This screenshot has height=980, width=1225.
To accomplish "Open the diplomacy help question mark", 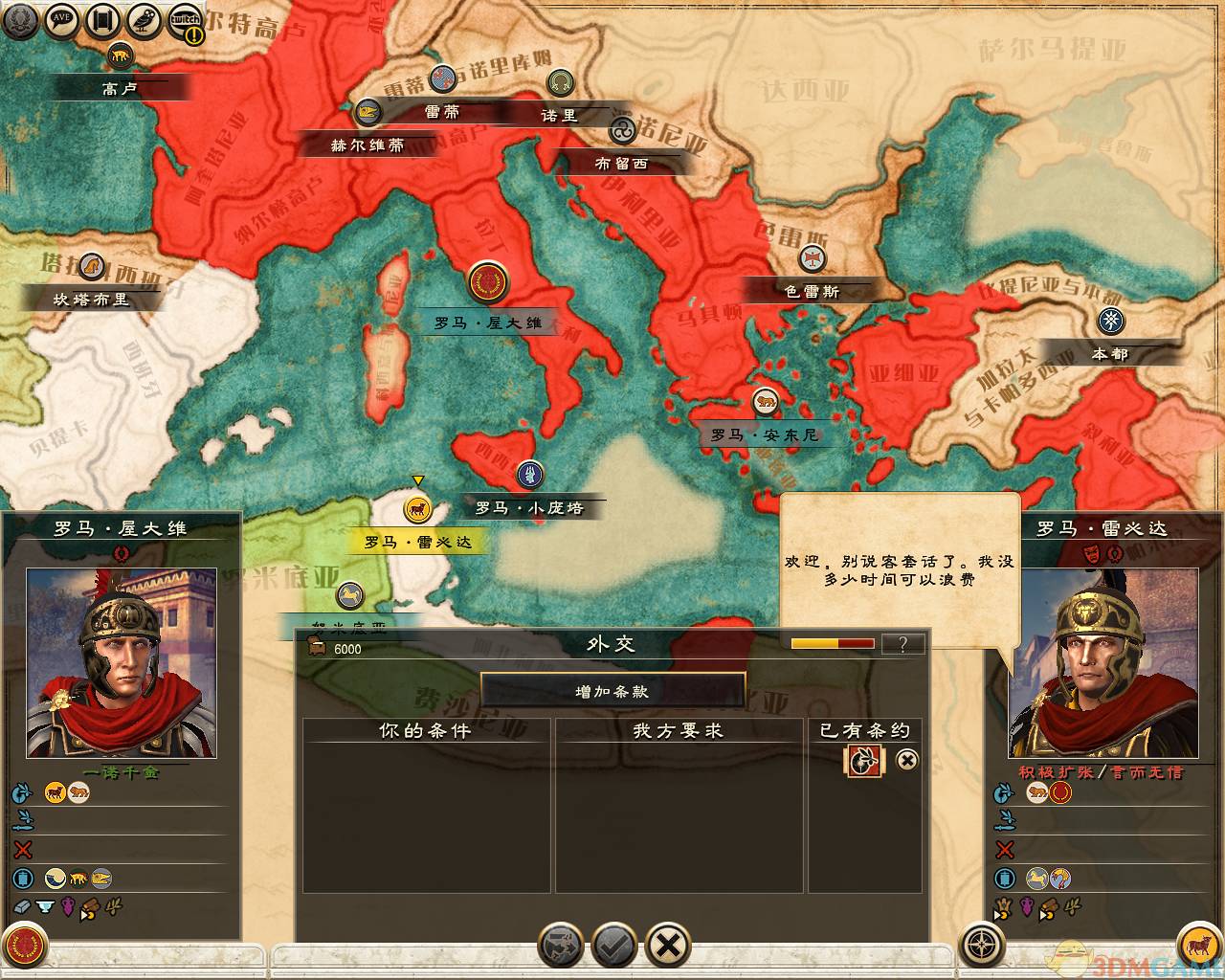I will tap(902, 644).
